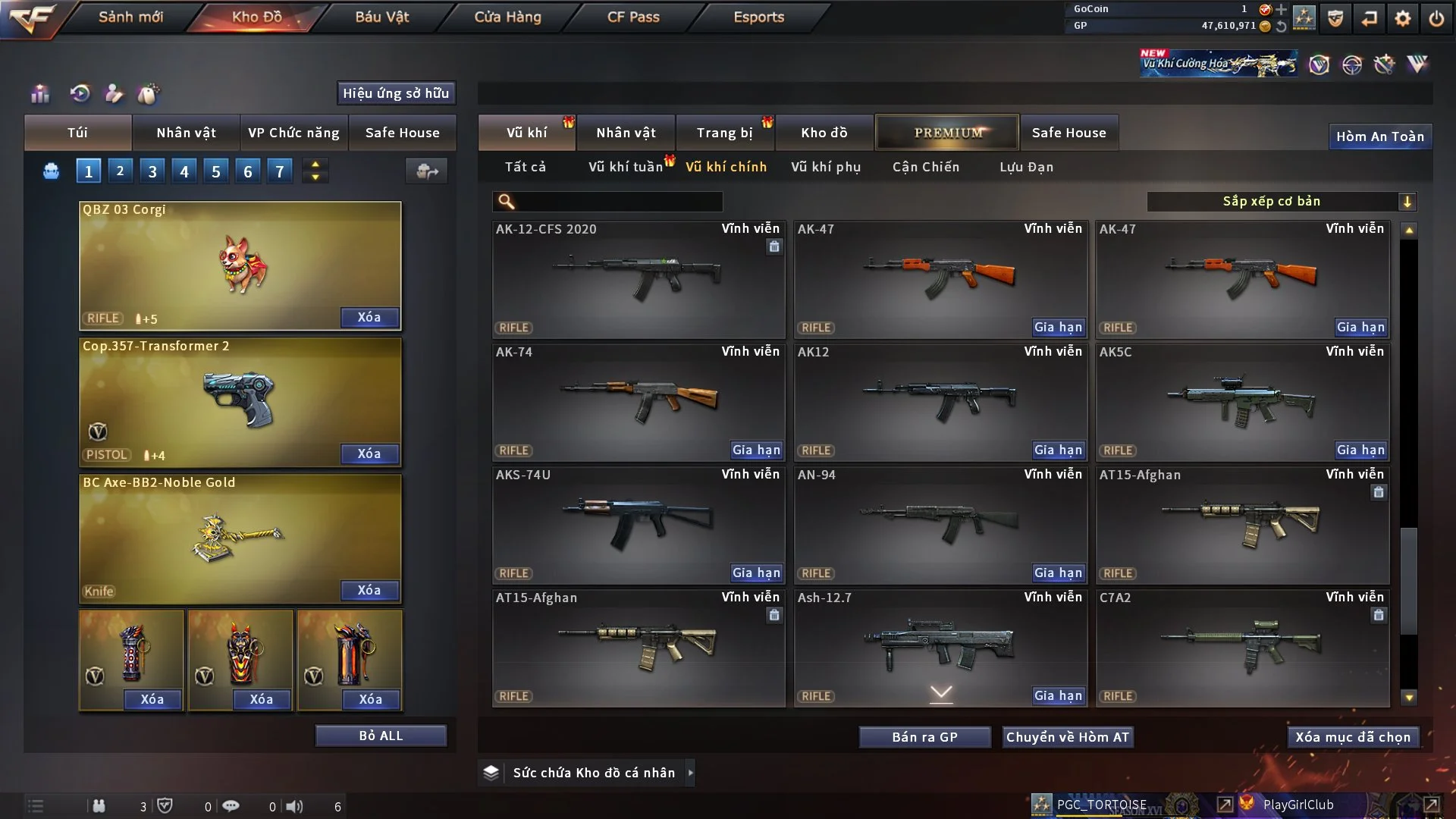The width and height of the screenshot is (1456, 819).
Task: Remove the QBZ 03 Corgi rifle
Action: point(369,317)
